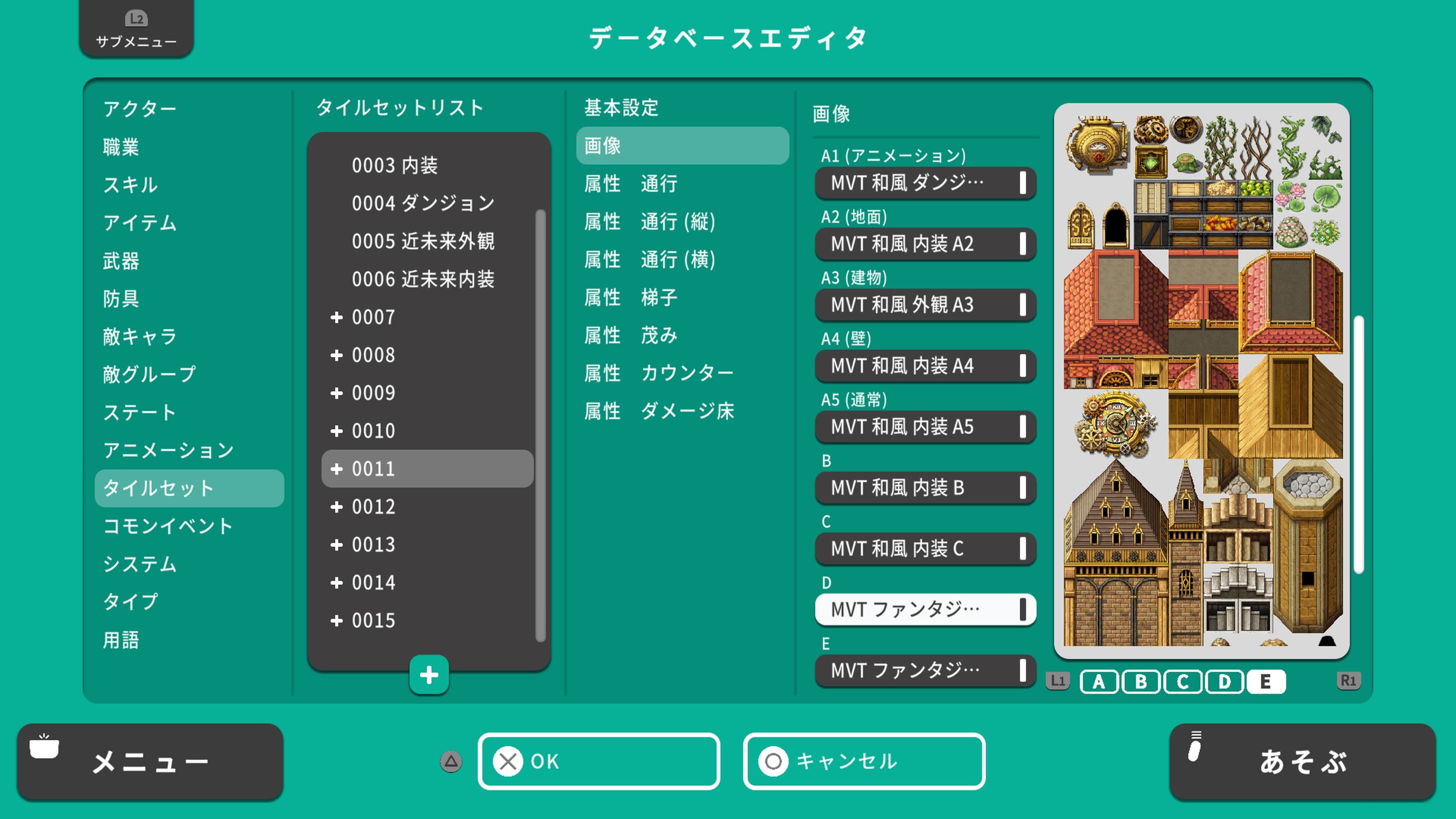Switch to tileset tab A
This screenshot has width=1456, height=819.
tap(1098, 682)
